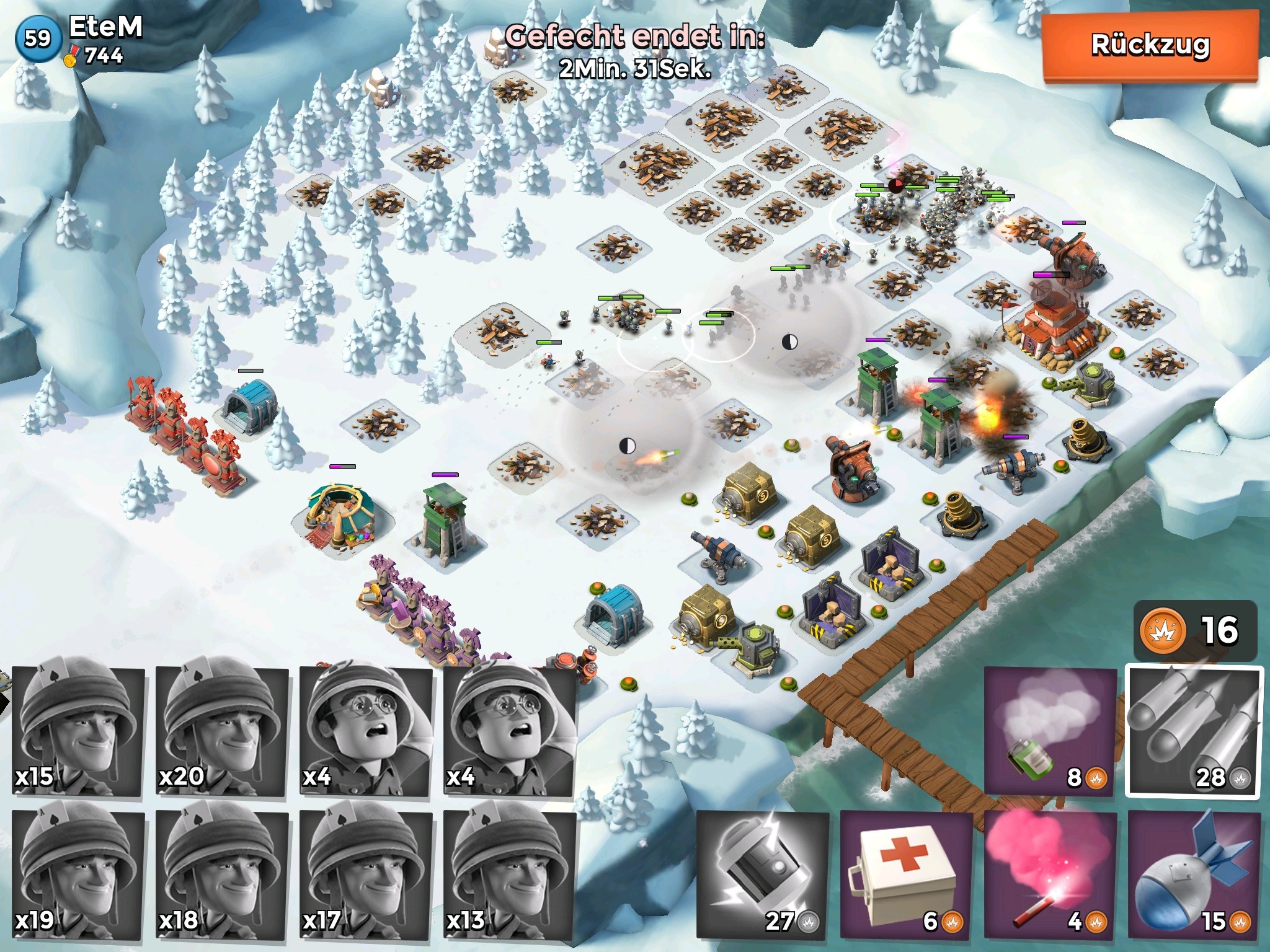The image size is (1270, 952).
Task: Launch the blue barrage bomb costing 15
Action: (x=1194, y=874)
